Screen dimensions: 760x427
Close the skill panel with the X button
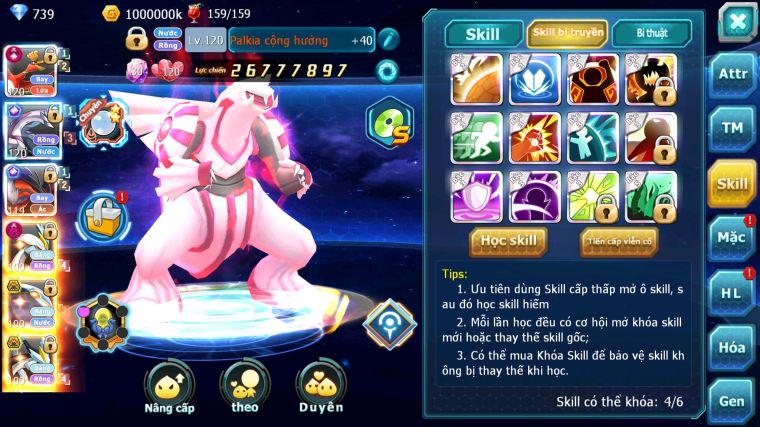click(737, 21)
